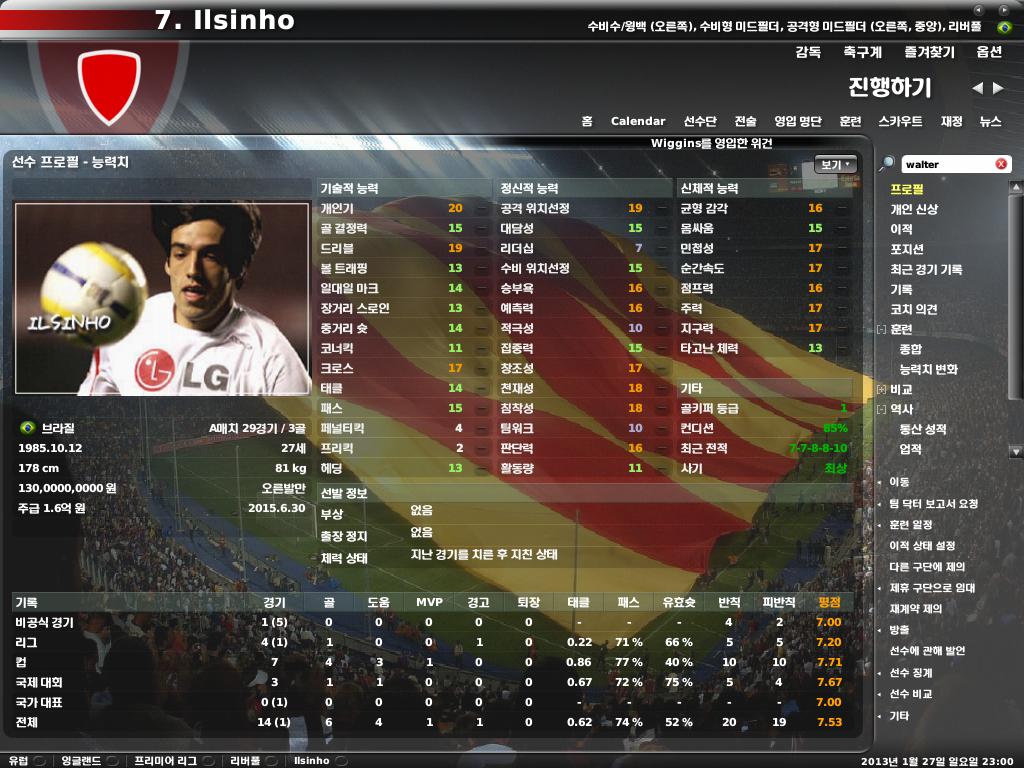The width and height of the screenshot is (1024, 768).
Task: Open the 보기 view dropdown
Action: pos(836,164)
